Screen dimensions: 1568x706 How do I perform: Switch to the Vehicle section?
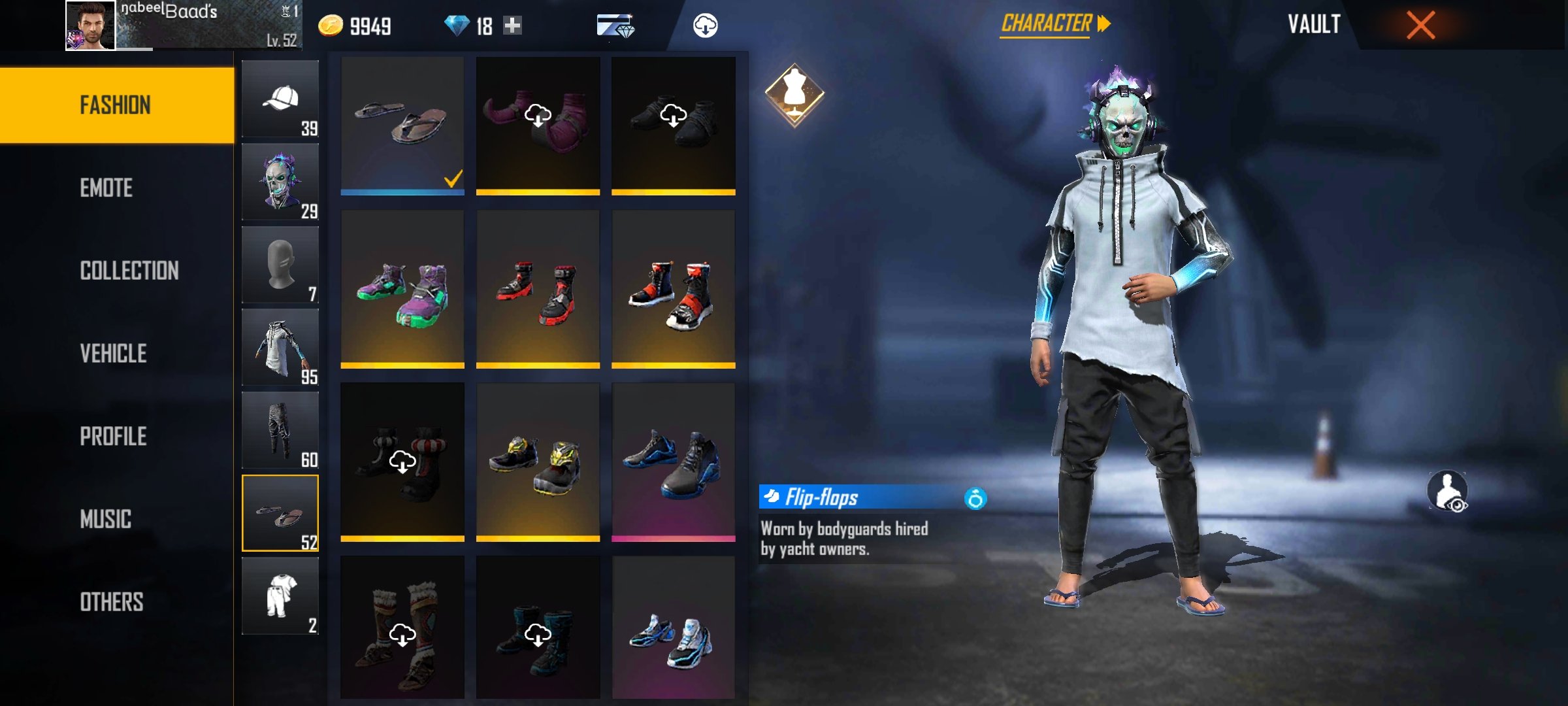tap(113, 354)
